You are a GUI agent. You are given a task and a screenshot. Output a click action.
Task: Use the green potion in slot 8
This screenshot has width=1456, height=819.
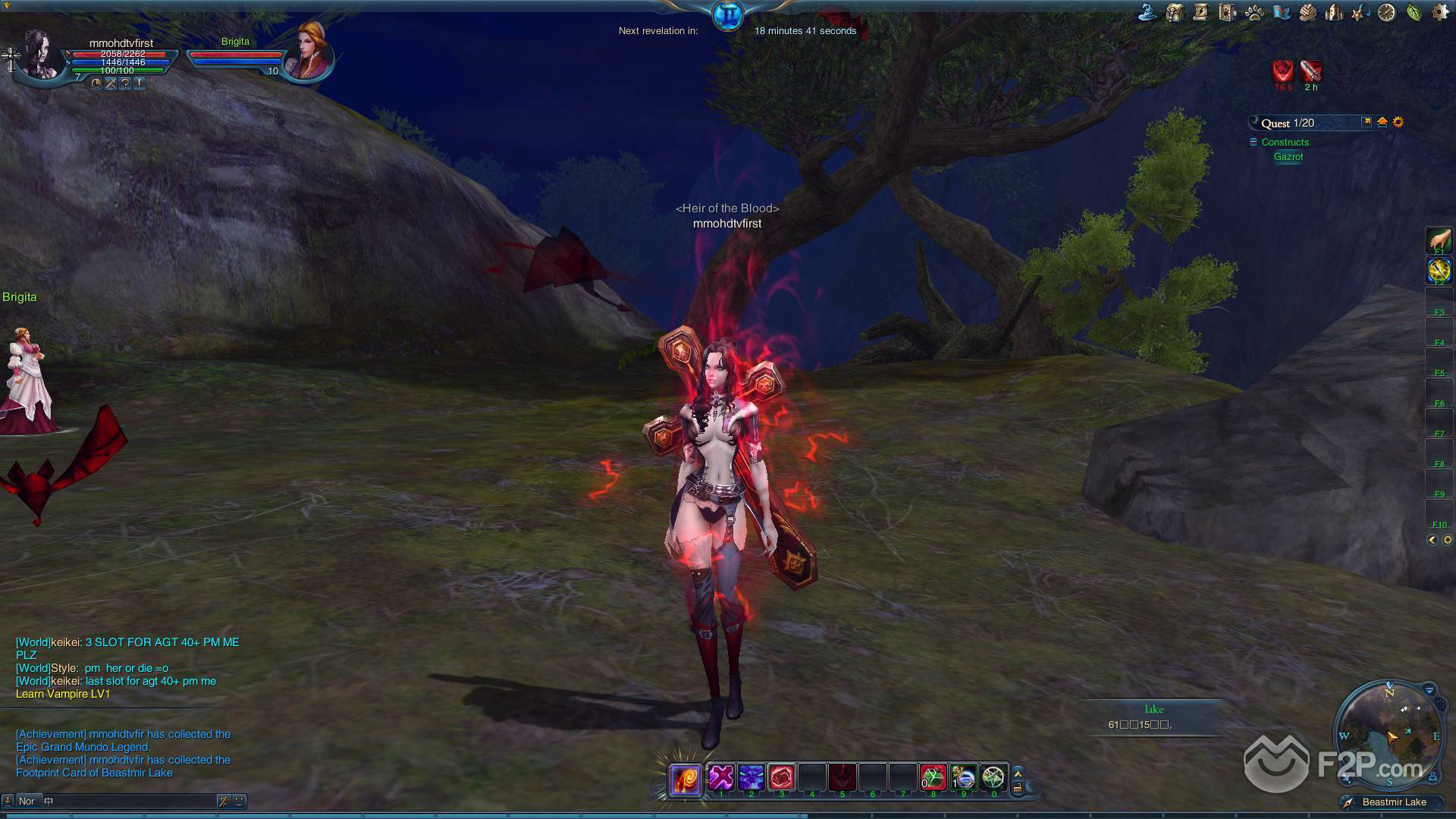934,777
